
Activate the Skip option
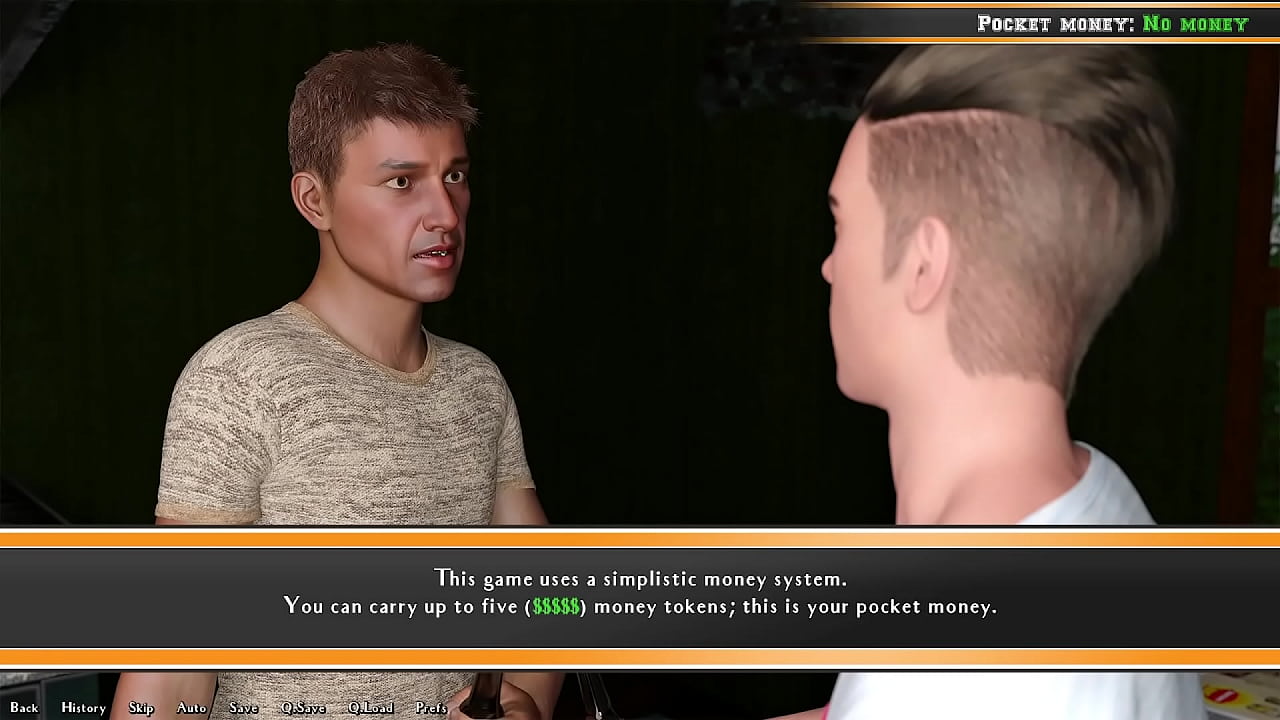tap(141, 707)
